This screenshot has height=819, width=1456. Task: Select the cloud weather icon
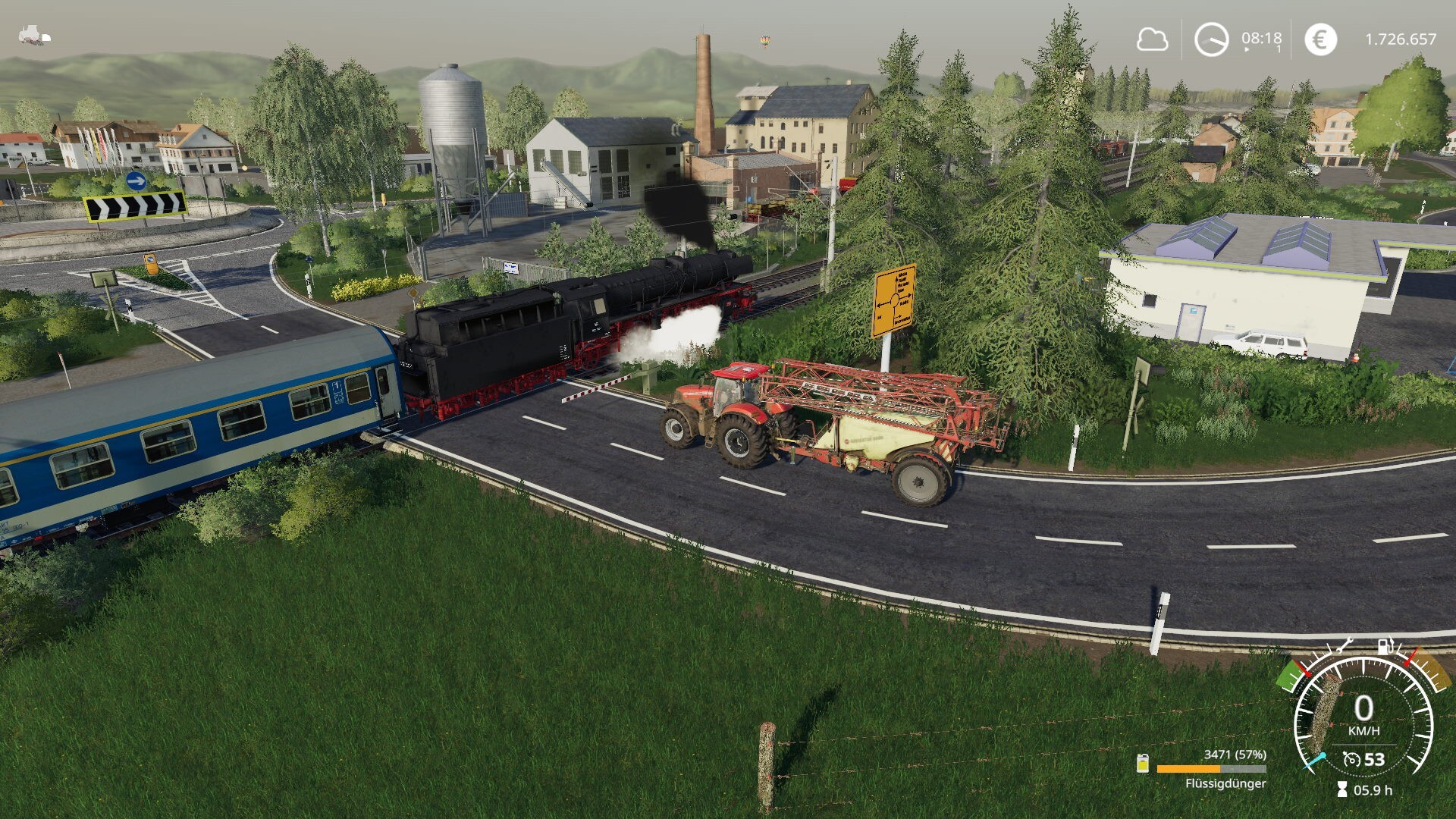pyautogui.click(x=1151, y=39)
